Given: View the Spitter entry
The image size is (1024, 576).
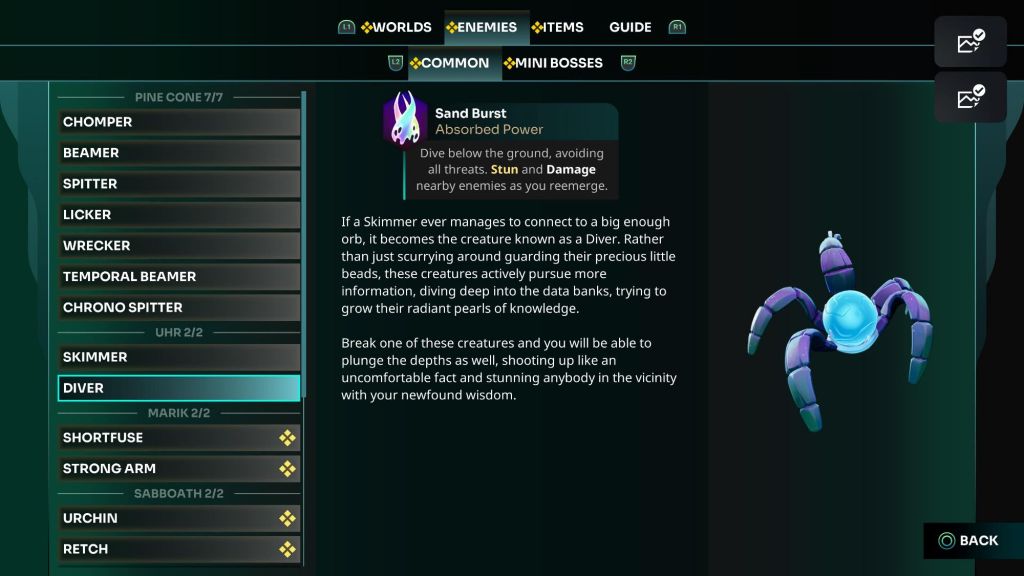Looking at the screenshot, I should point(179,184).
